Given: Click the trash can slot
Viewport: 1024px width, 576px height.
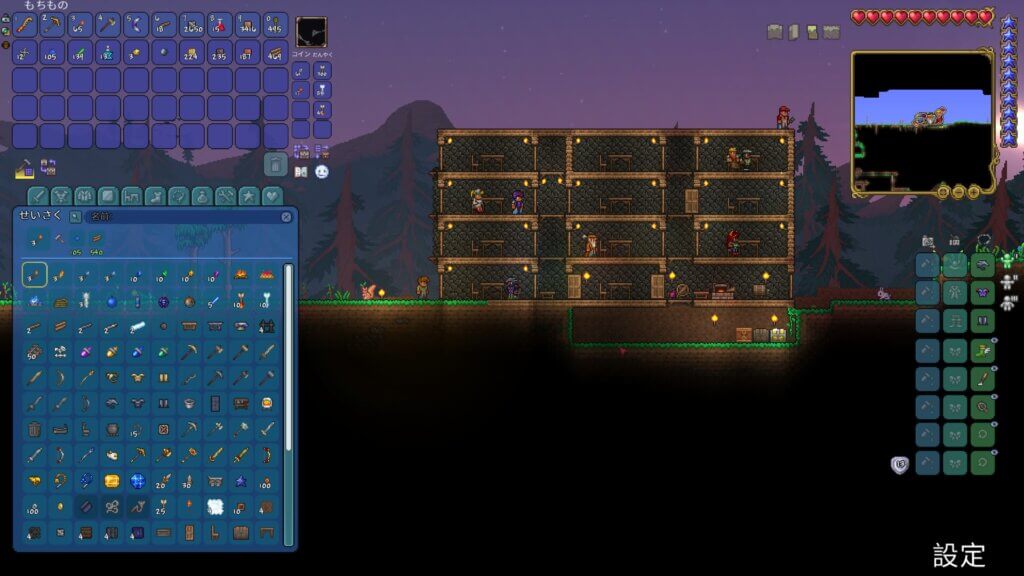Looking at the screenshot, I should (x=276, y=164).
